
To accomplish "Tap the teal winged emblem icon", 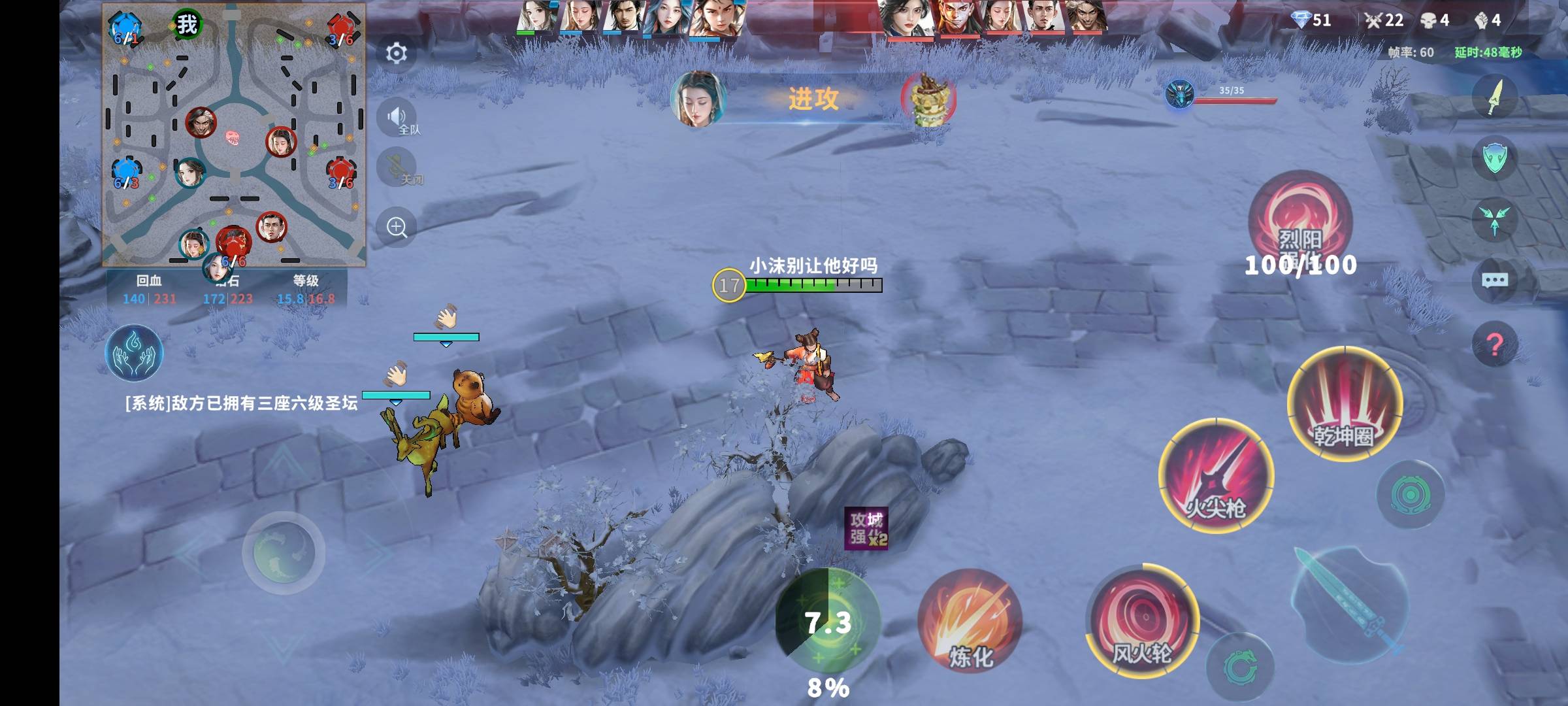I will click(1495, 220).
